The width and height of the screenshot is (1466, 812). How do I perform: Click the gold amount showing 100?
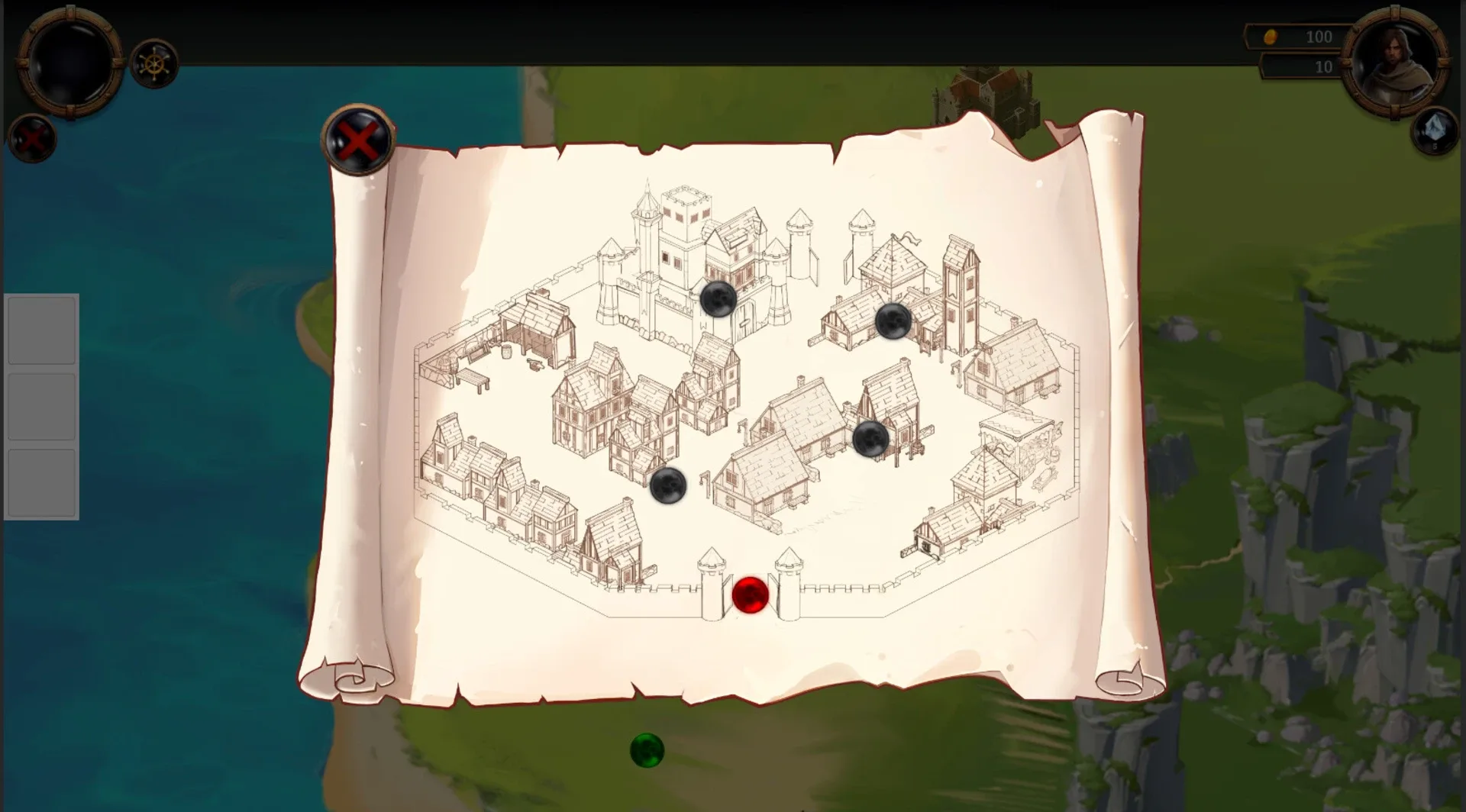[x=1318, y=36]
